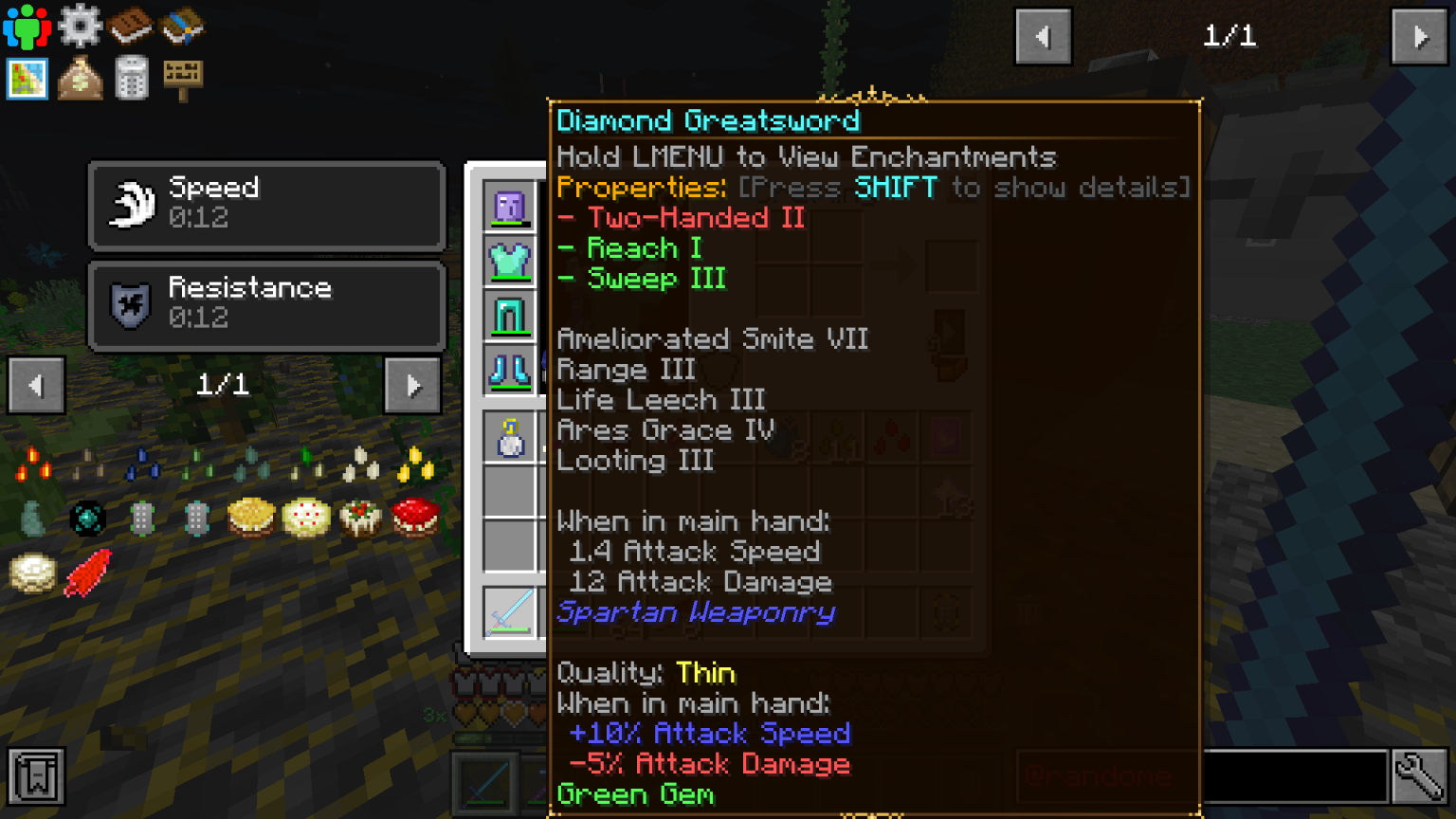This screenshot has width=1456, height=819.
Task: Select the cake in the item list
Action: (305, 517)
